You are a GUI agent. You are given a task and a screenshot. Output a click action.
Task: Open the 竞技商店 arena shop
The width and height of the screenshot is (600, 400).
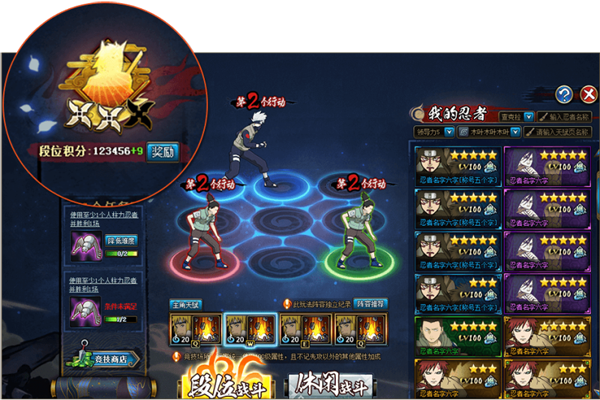pyautogui.click(x=107, y=359)
